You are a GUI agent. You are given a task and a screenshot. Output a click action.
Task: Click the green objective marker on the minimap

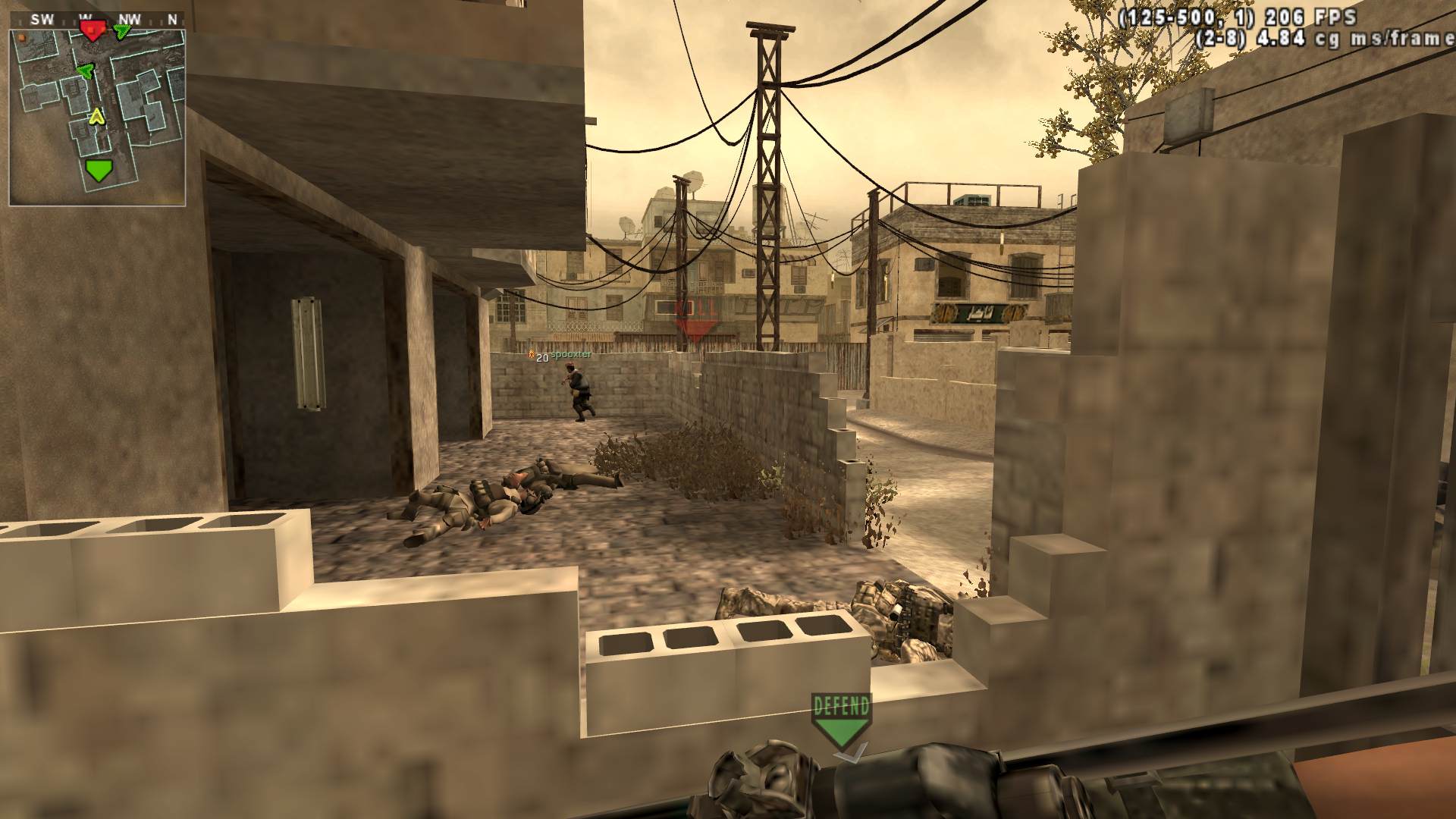(x=99, y=171)
